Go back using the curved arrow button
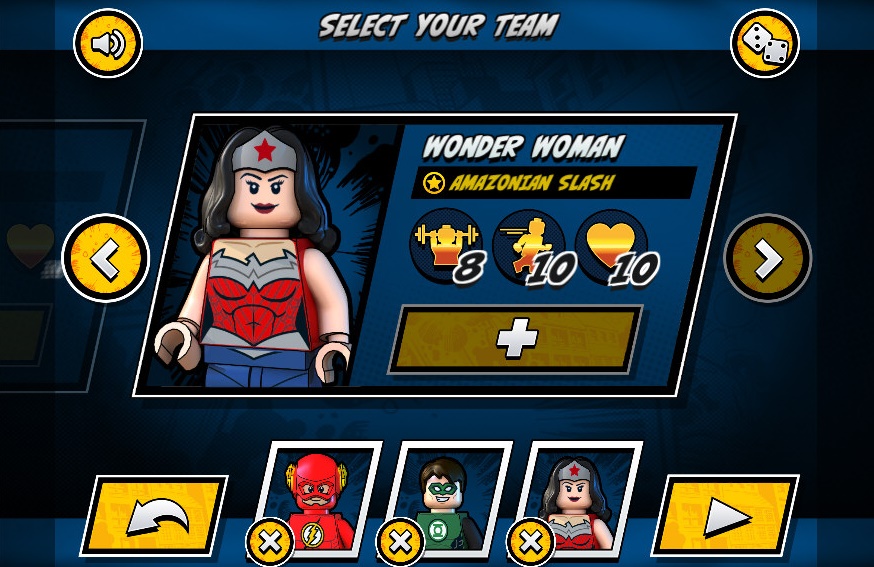Viewport: 874px width, 567px height. pos(155,516)
